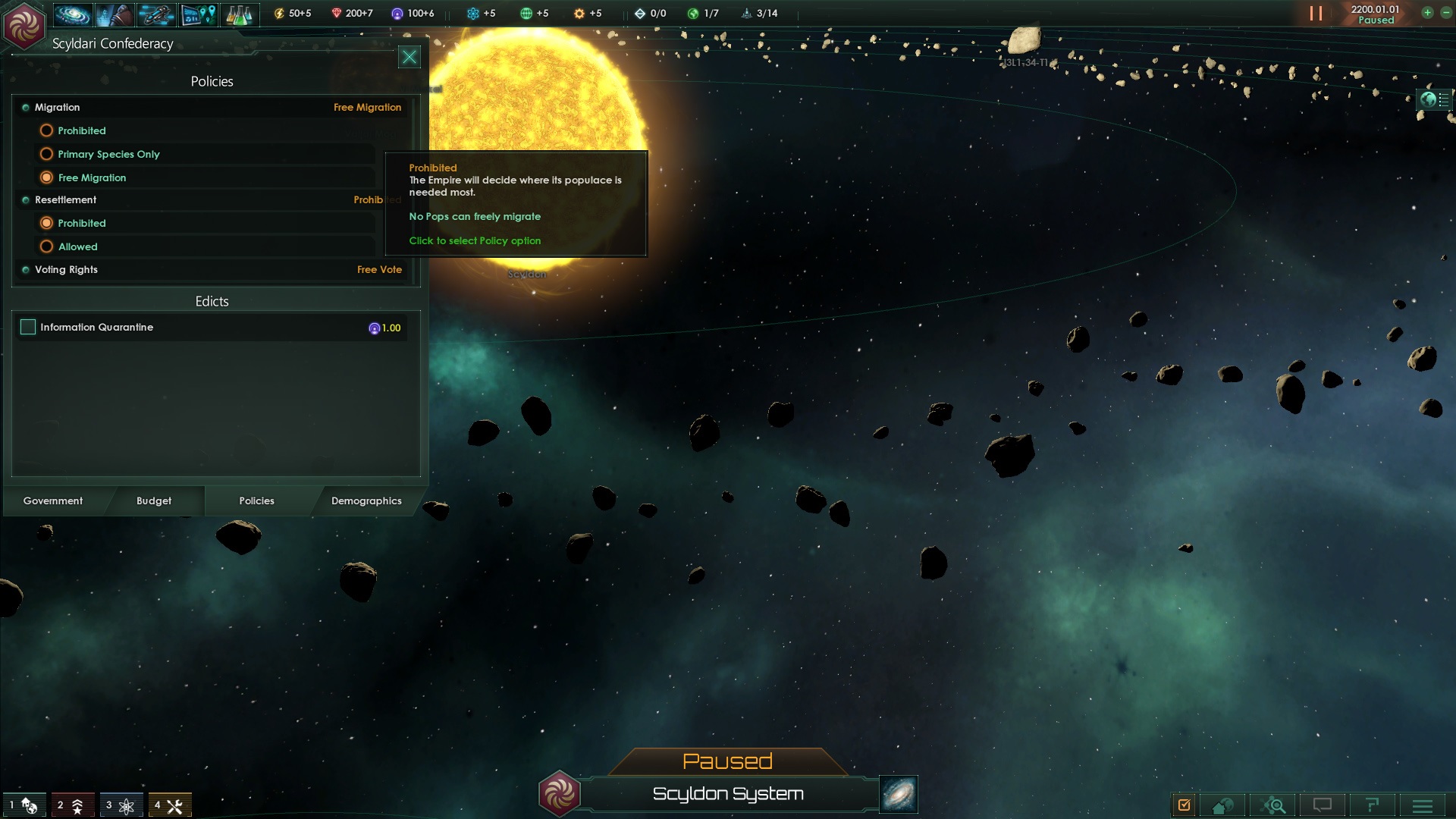Close the Scyldari Confederacy panel
The width and height of the screenshot is (1456, 819).
pos(409,57)
